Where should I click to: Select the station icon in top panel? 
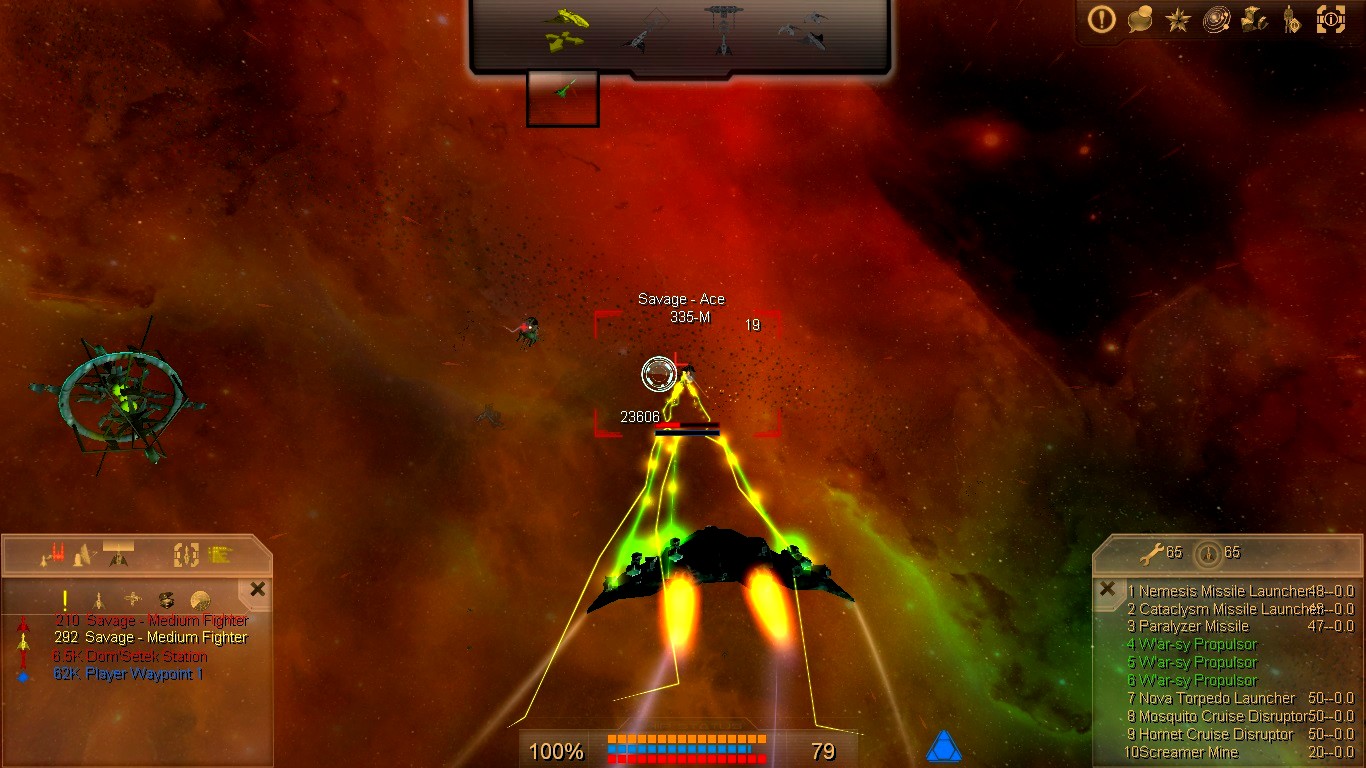pyautogui.click(x=722, y=28)
